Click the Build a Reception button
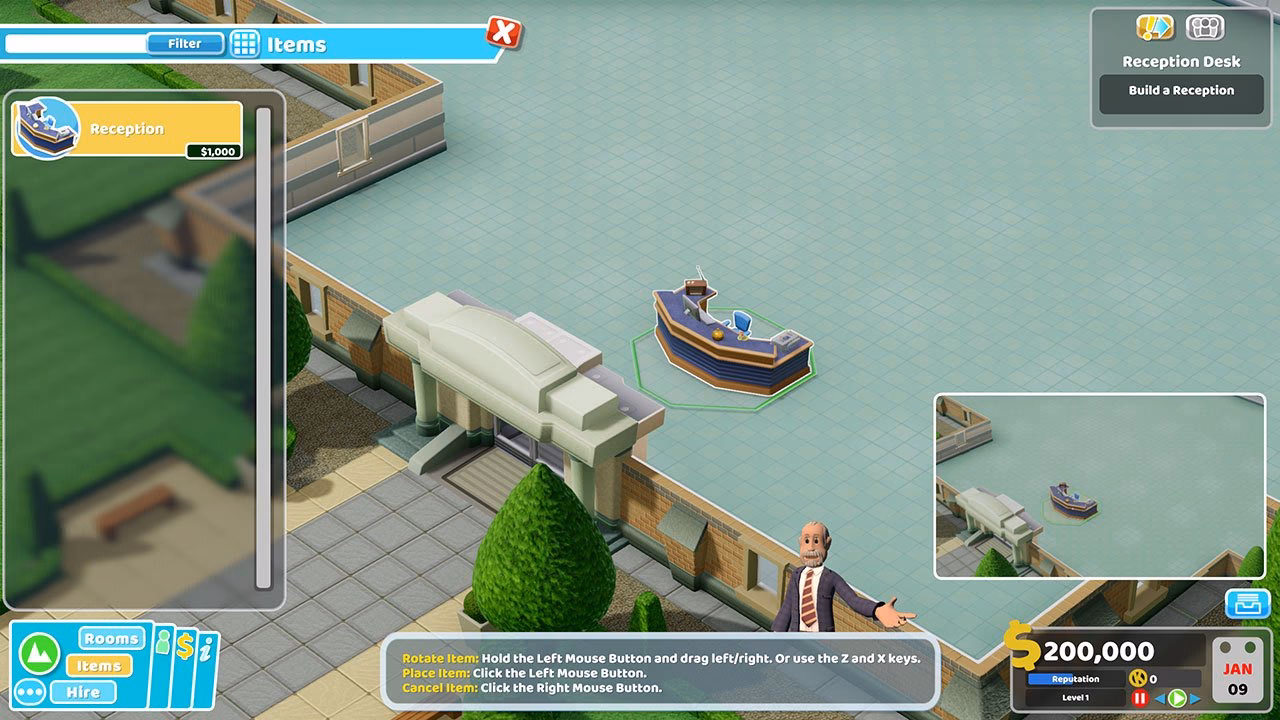The image size is (1280, 720). click(1181, 94)
